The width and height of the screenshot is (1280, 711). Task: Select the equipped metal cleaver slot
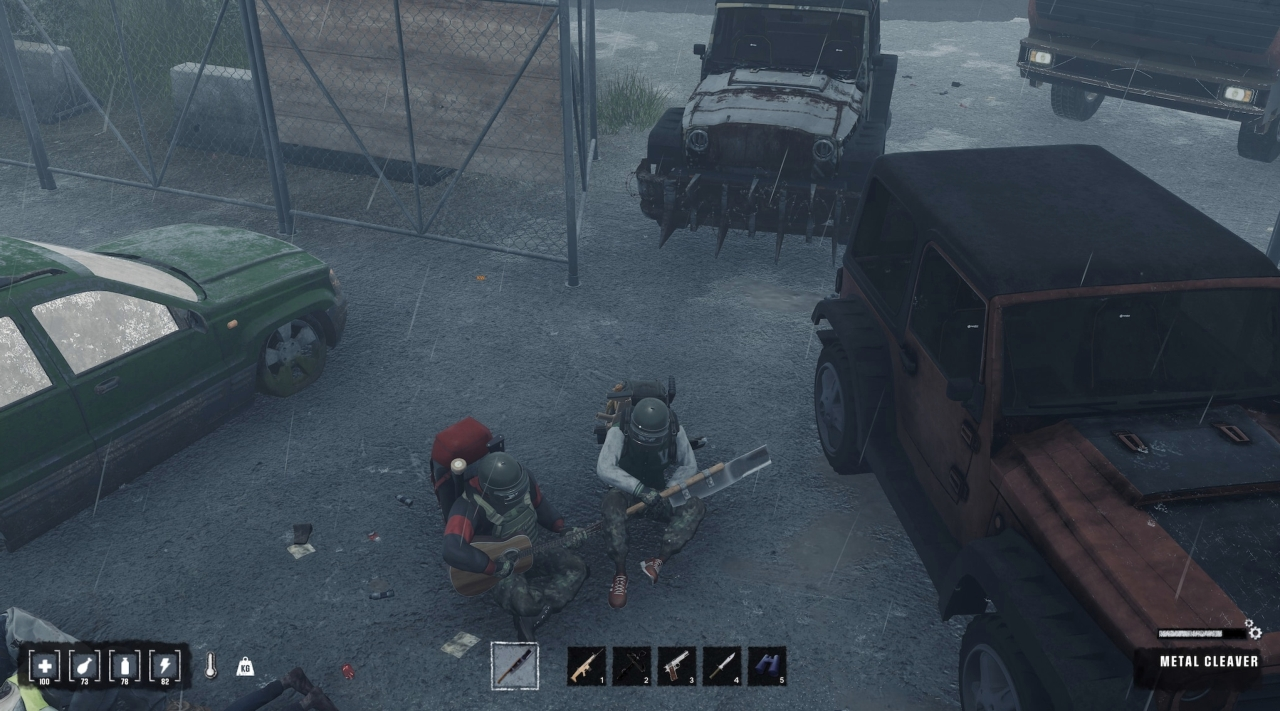[x=515, y=666]
